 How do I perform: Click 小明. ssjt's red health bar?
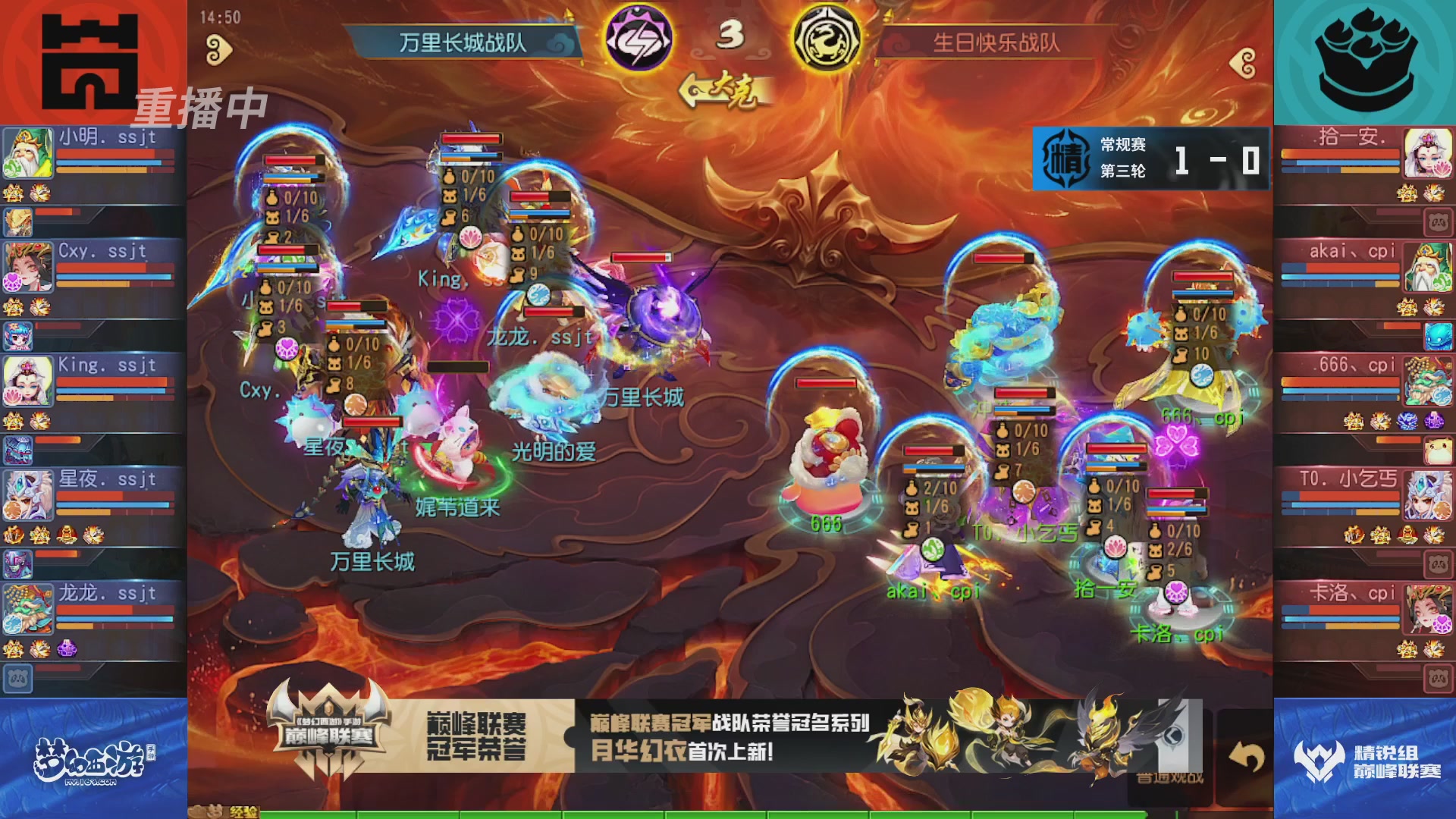114,154
